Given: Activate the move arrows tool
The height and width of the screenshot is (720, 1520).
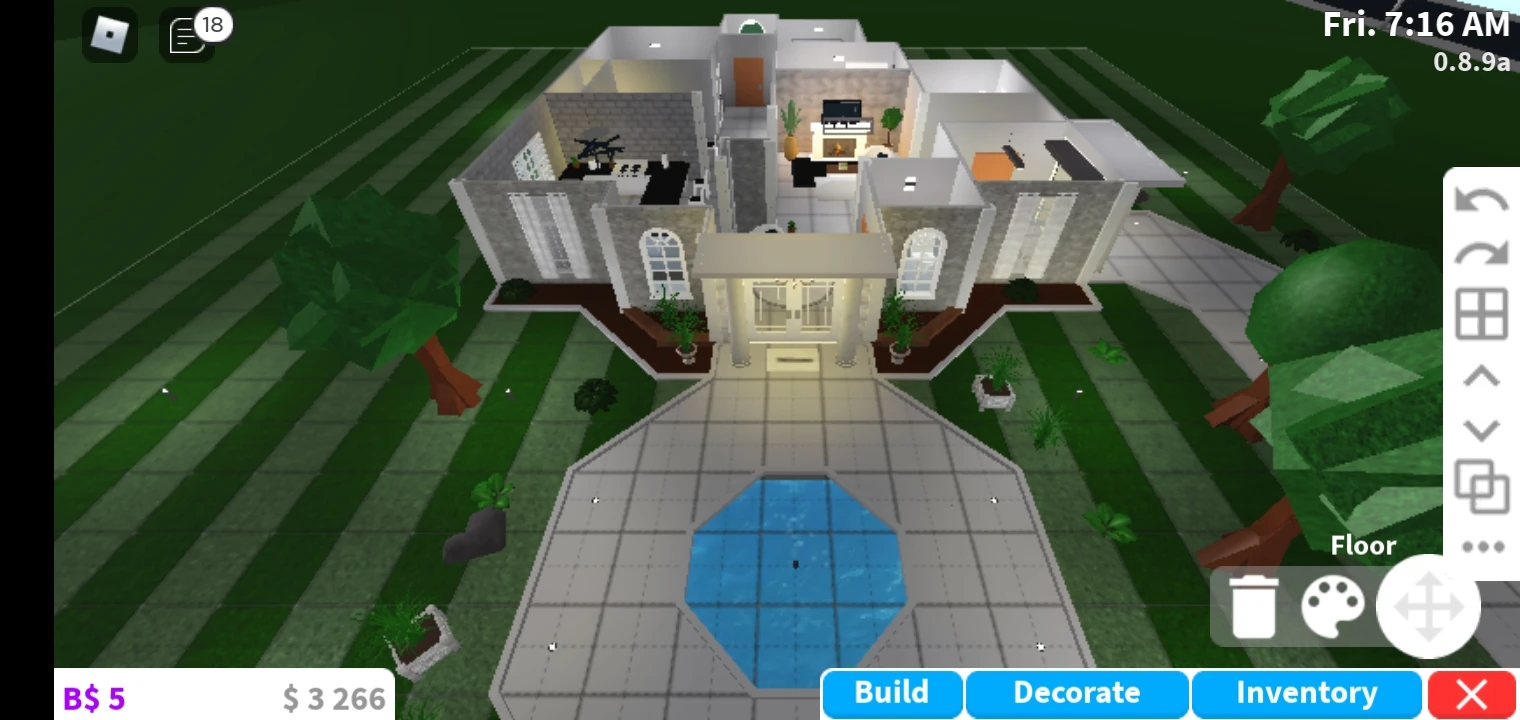Looking at the screenshot, I should (1428, 605).
